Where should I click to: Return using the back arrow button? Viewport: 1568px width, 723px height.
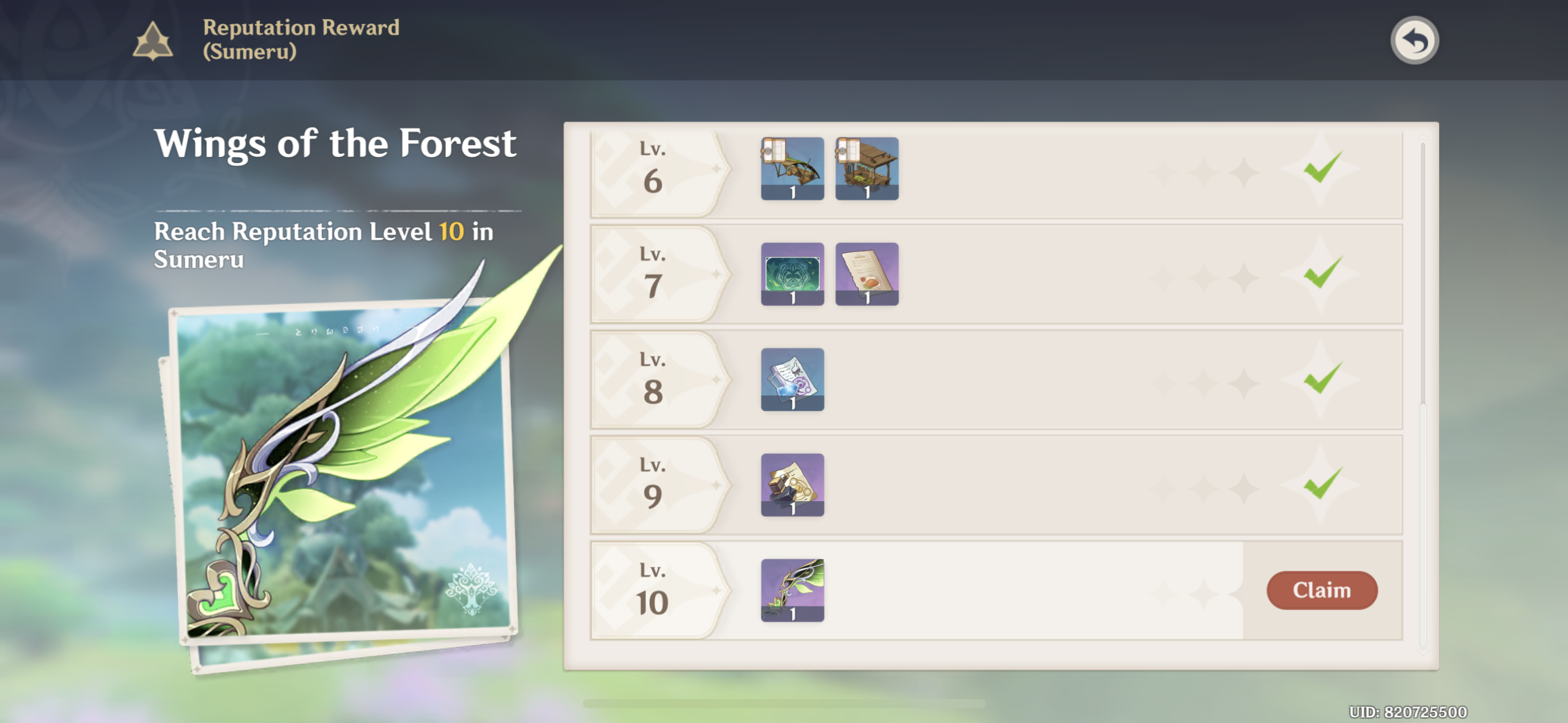tap(1415, 39)
